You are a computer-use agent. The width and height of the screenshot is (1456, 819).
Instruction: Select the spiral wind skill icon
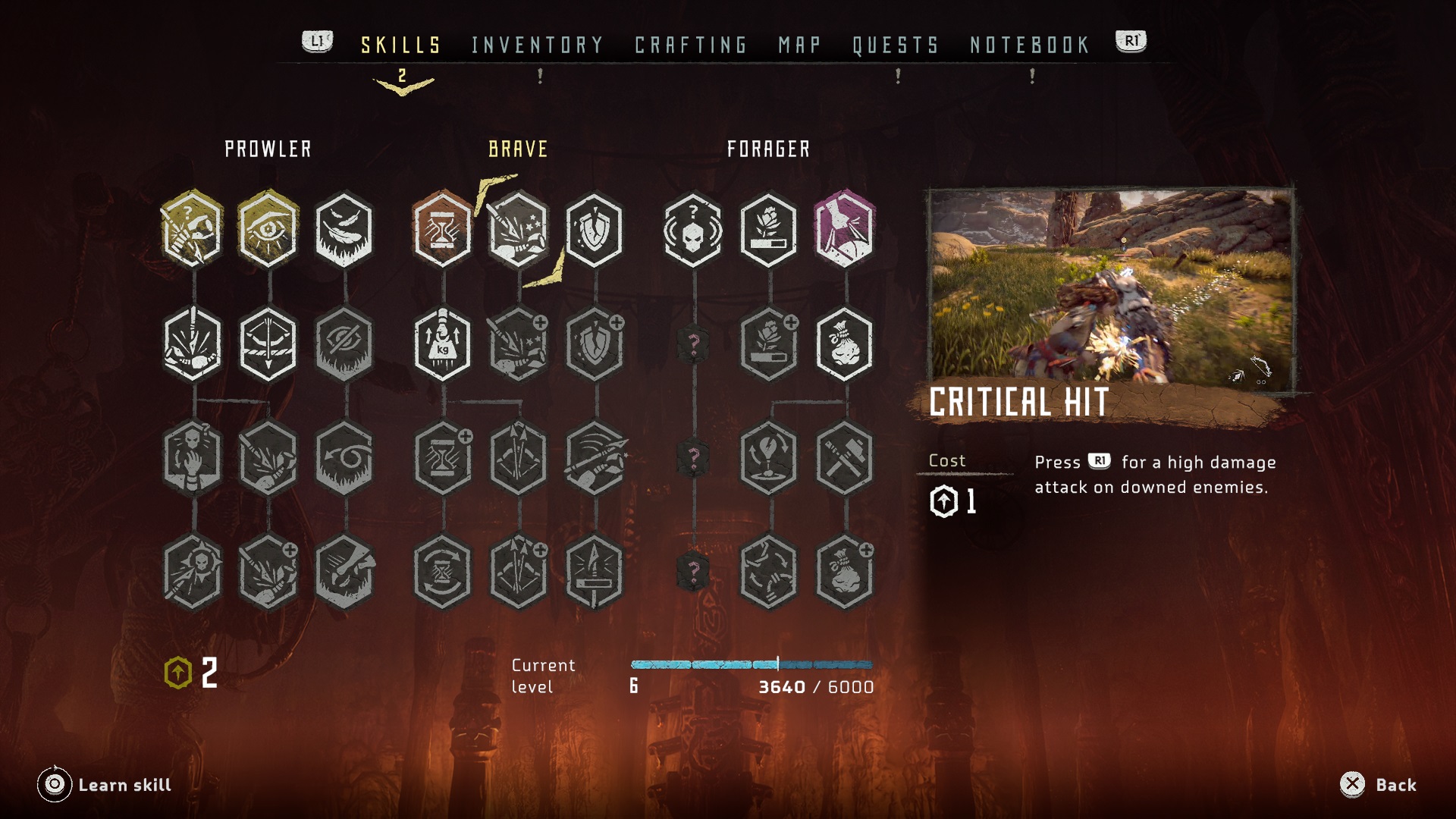click(x=344, y=457)
